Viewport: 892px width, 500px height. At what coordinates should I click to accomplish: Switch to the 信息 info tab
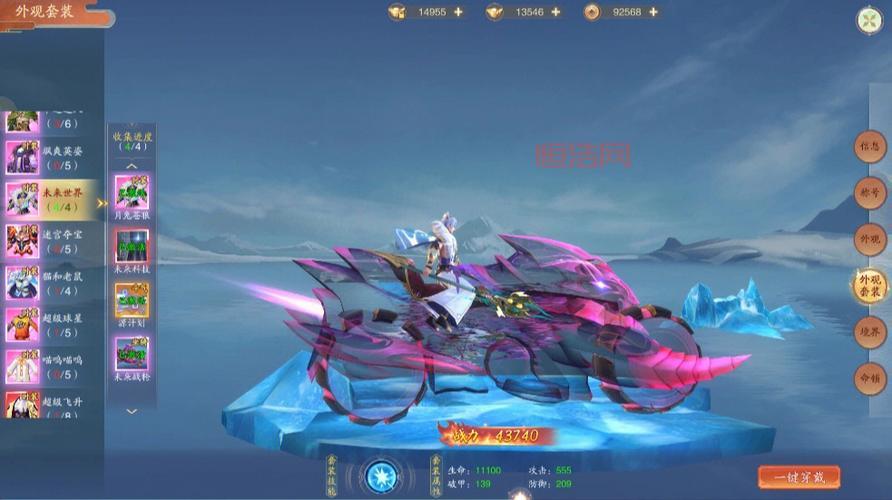coord(870,147)
